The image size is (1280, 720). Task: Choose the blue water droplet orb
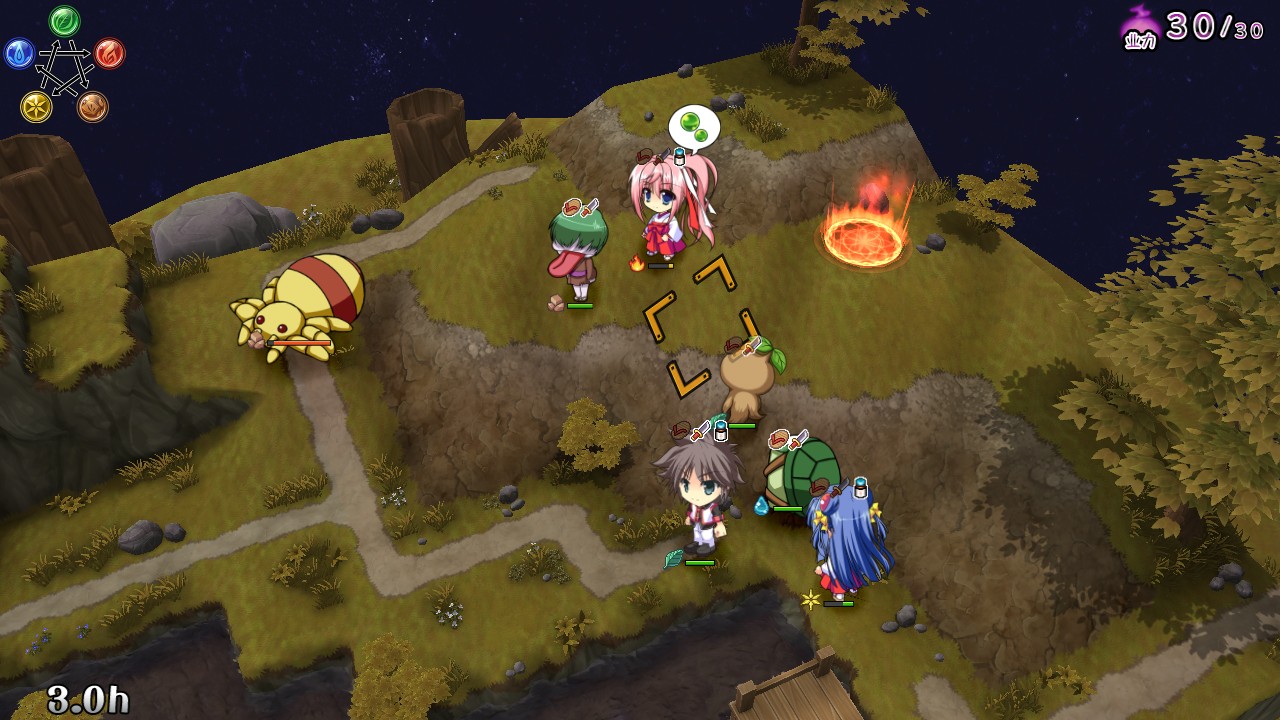[x=19, y=53]
